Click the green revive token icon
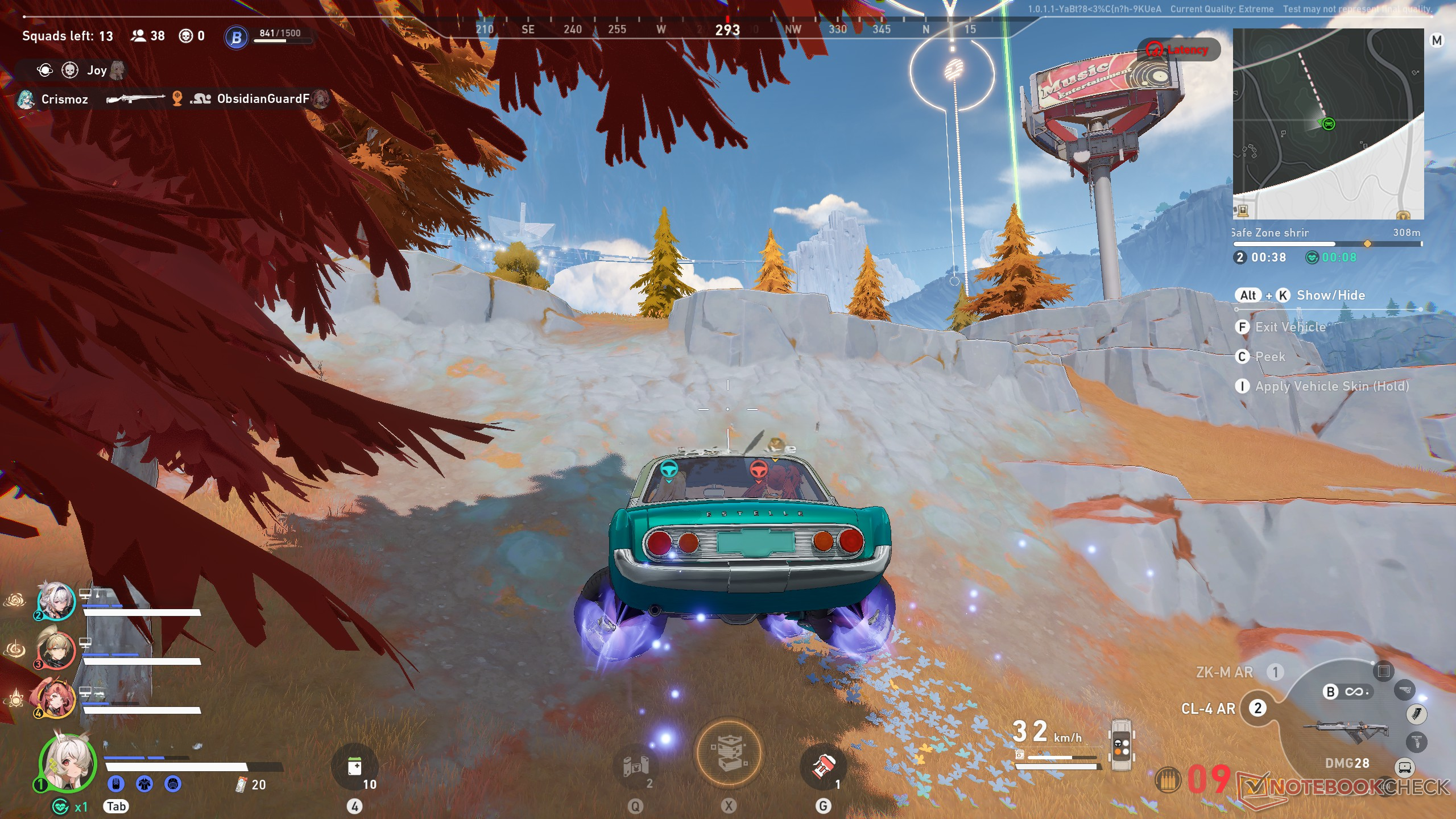Screen dimensions: 1456x819 pos(60,806)
